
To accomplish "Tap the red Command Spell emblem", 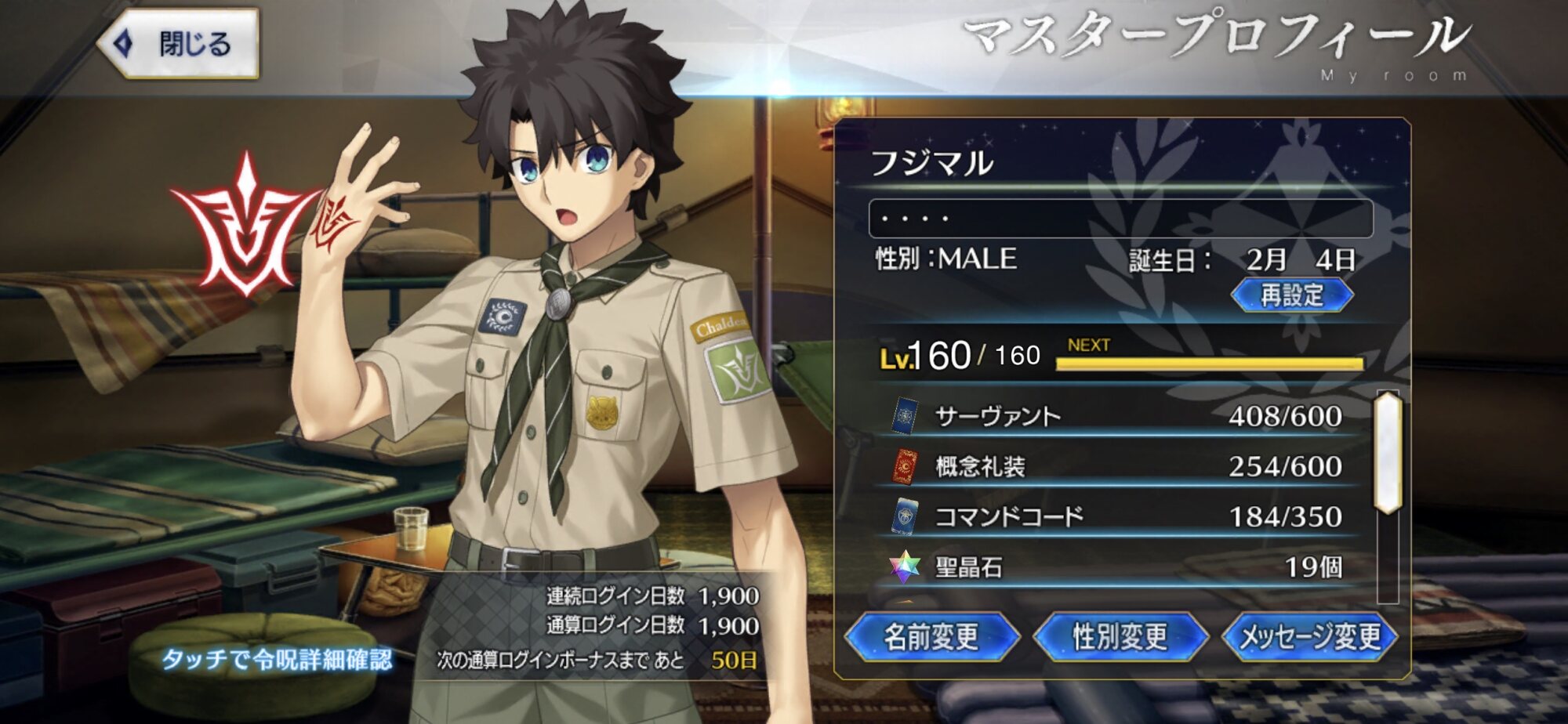I will [x=245, y=227].
